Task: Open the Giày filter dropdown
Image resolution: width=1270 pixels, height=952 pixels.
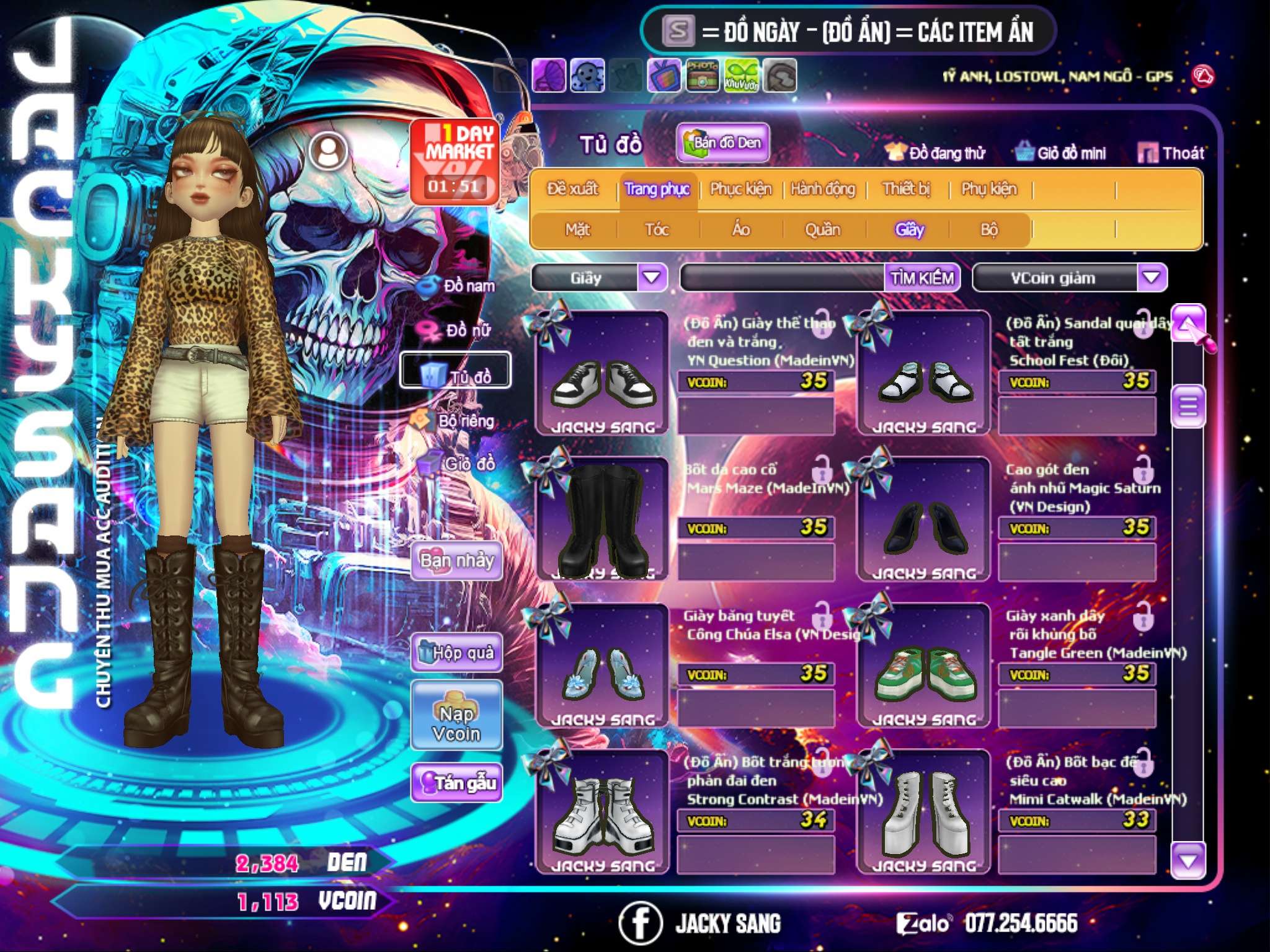Action: pyautogui.click(x=652, y=278)
